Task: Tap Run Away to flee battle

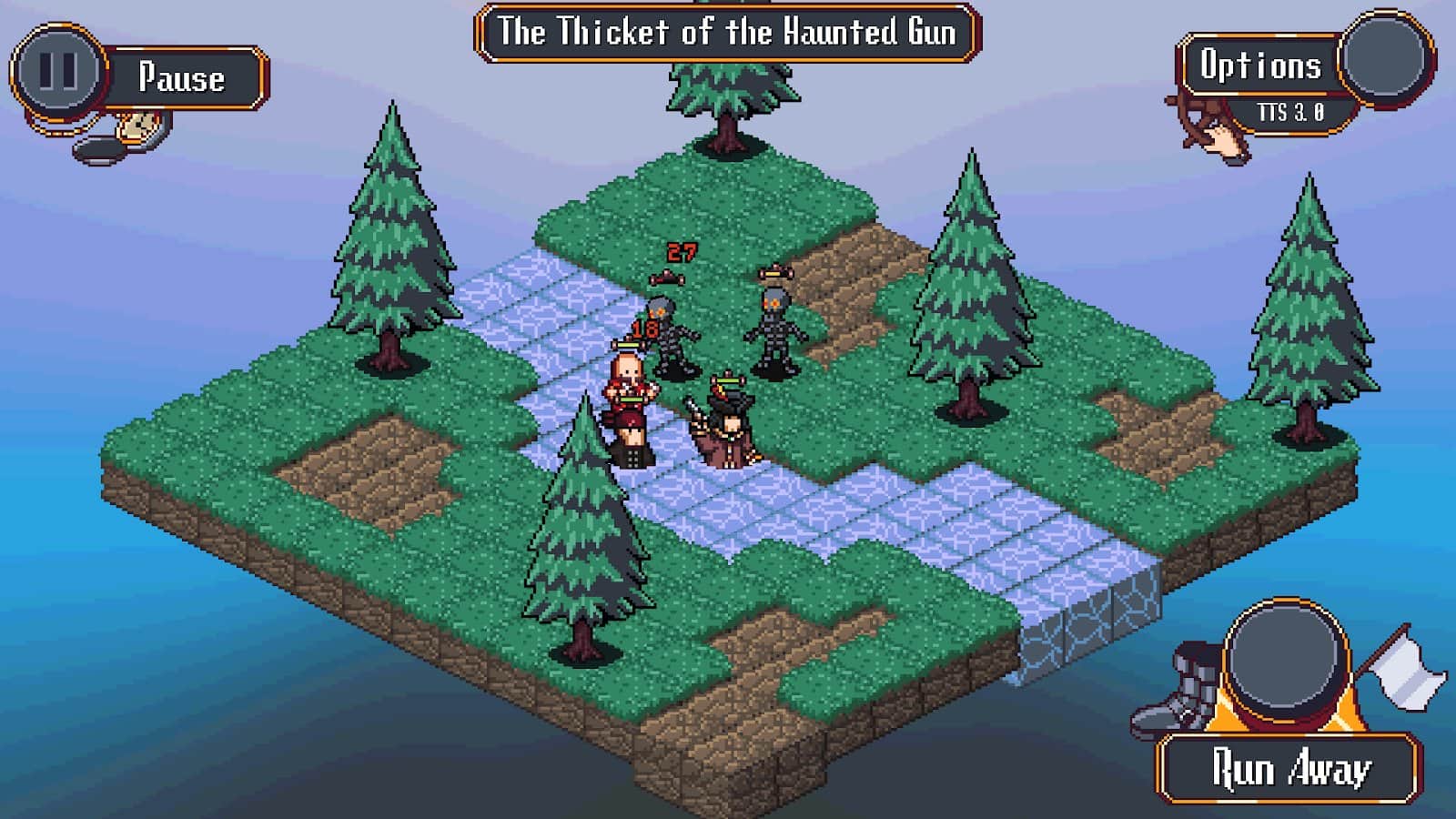Action: pyautogui.click(x=1289, y=769)
